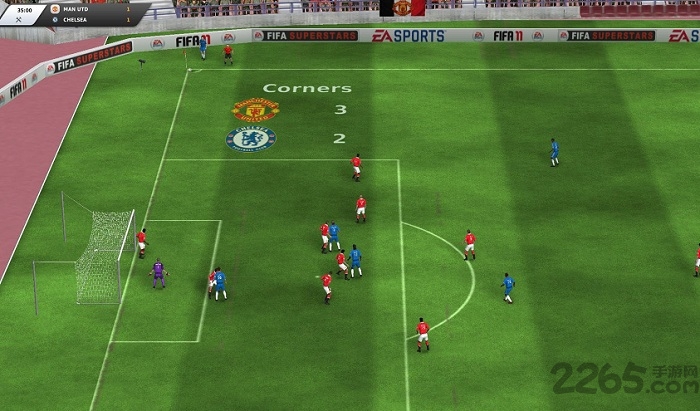Click the crossed tools icon under the match clock
Screen dimensions: 700x411
point(19,19)
